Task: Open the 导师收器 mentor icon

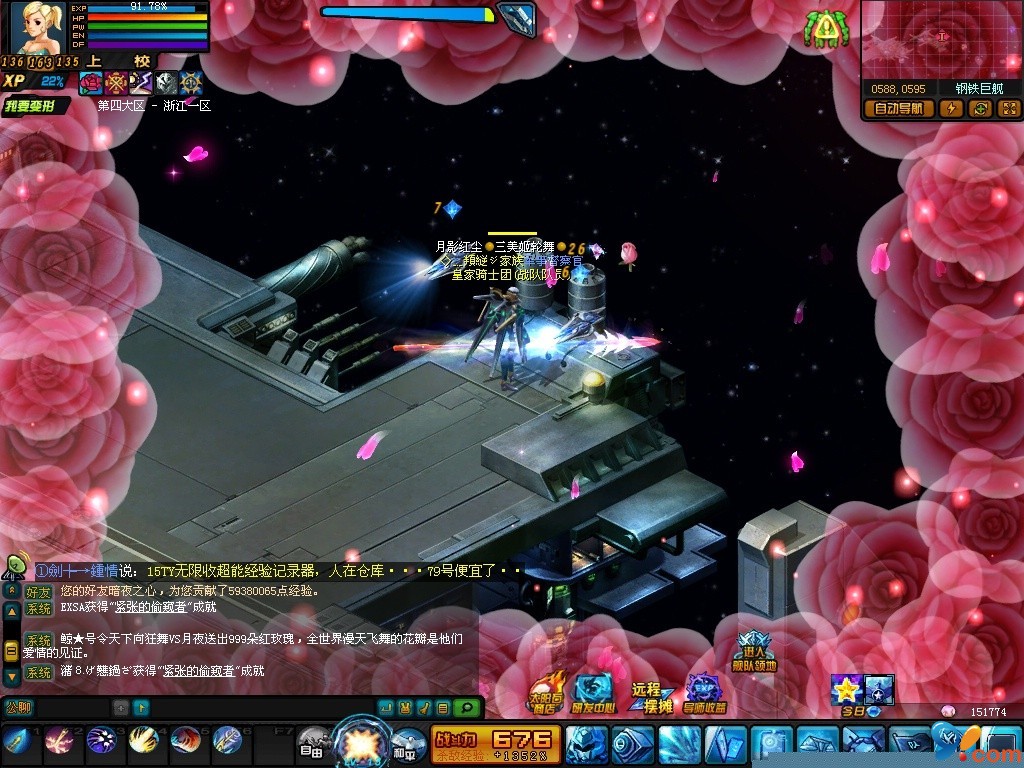Action: [x=704, y=692]
